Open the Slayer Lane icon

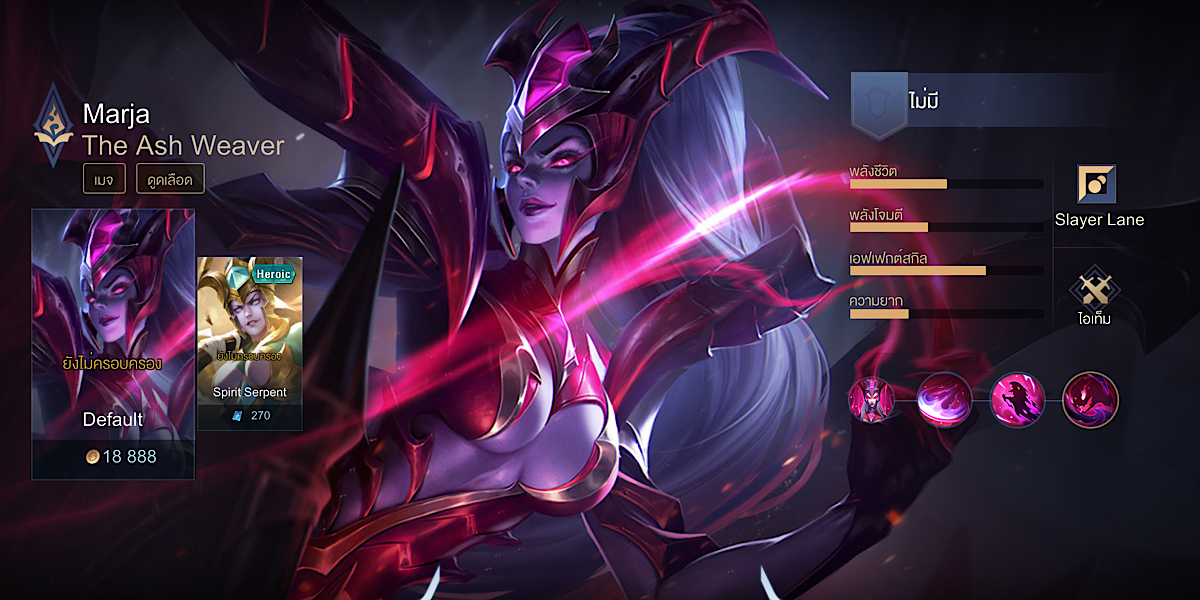[1097, 185]
